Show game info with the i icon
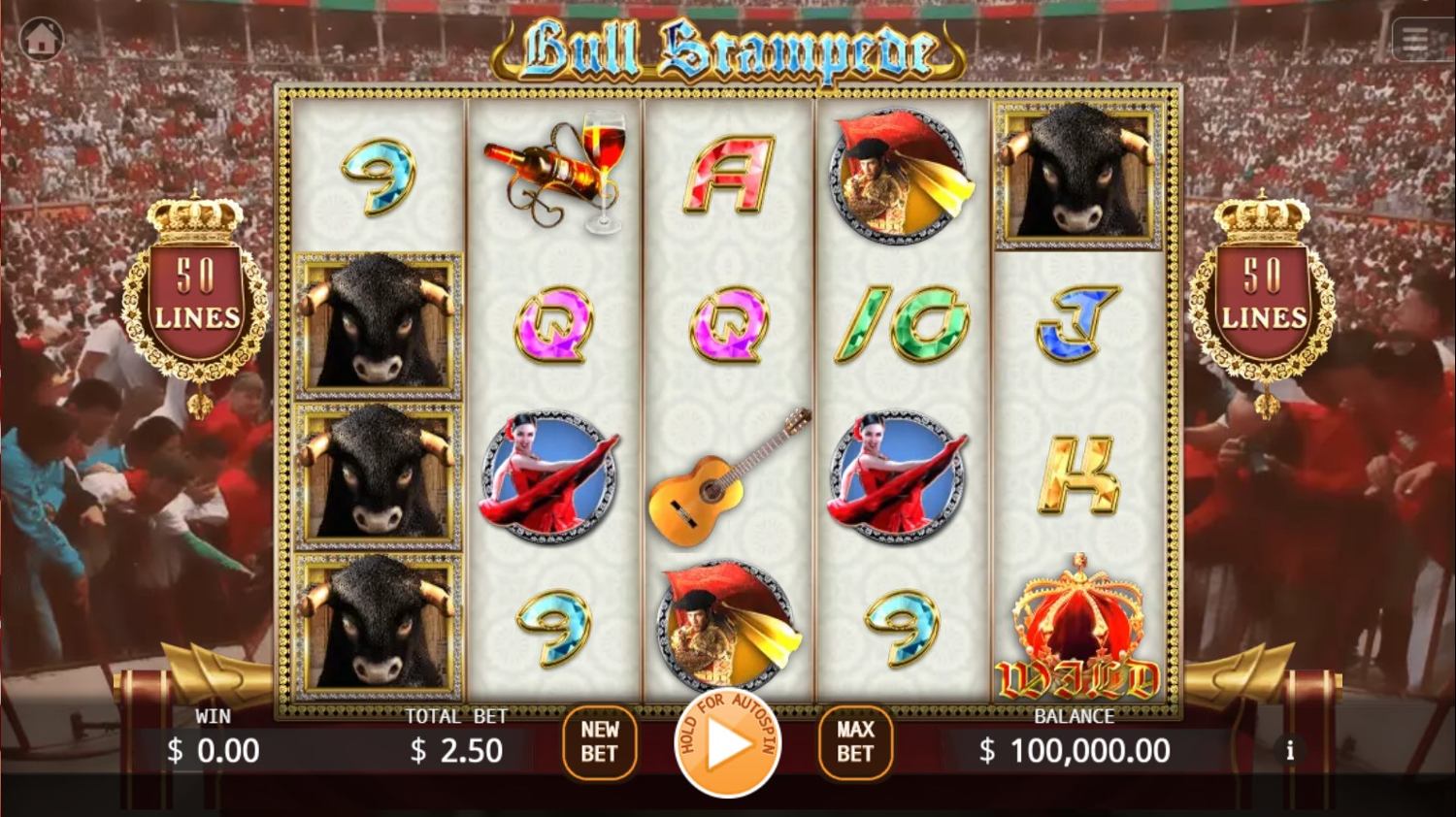The image size is (1456, 817). tap(1290, 751)
